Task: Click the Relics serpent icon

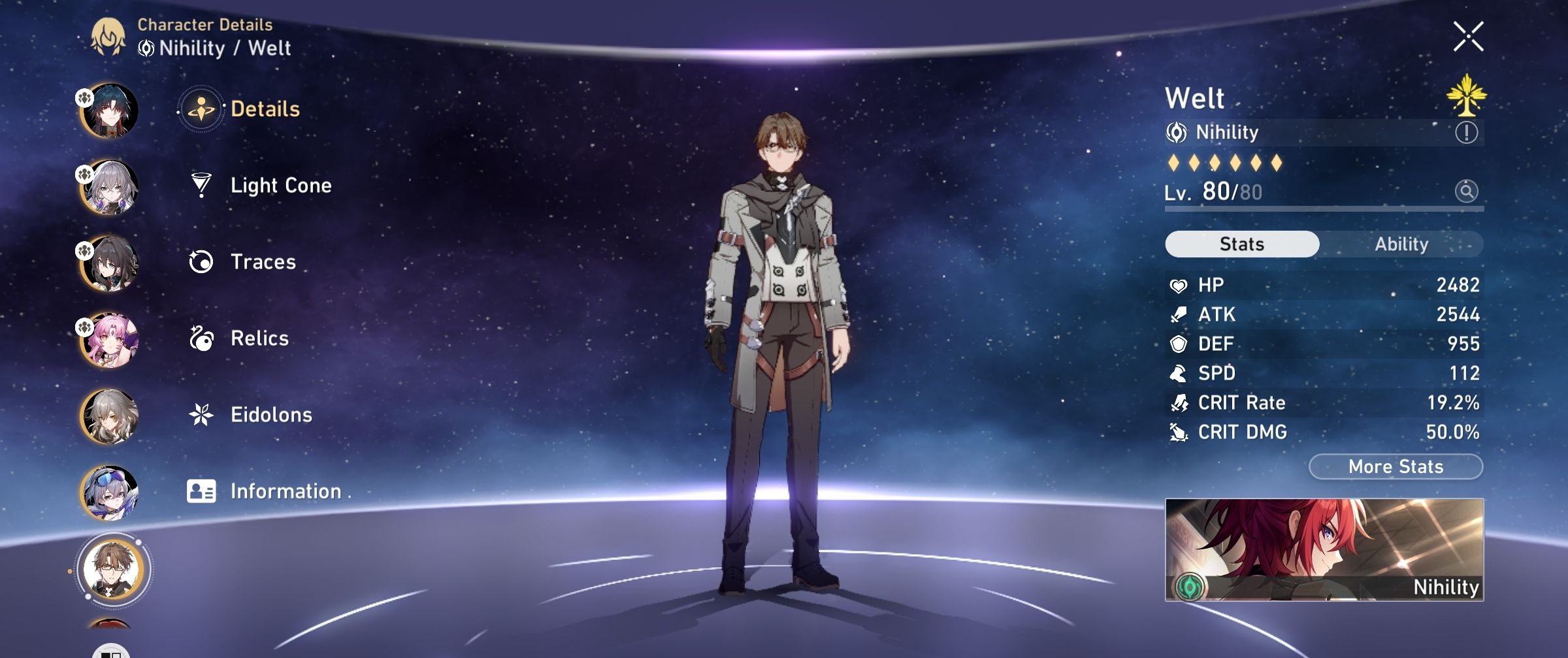Action: pos(203,338)
